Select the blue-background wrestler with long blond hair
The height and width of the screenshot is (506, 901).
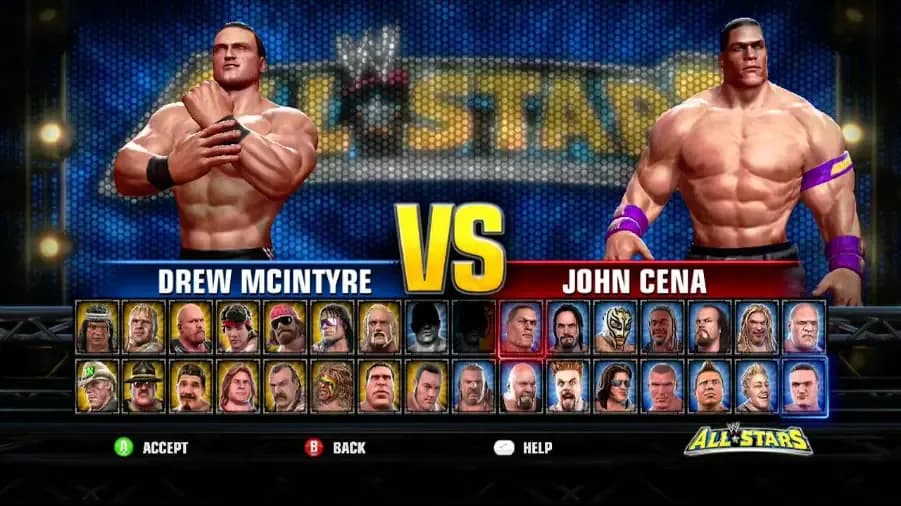click(757, 327)
